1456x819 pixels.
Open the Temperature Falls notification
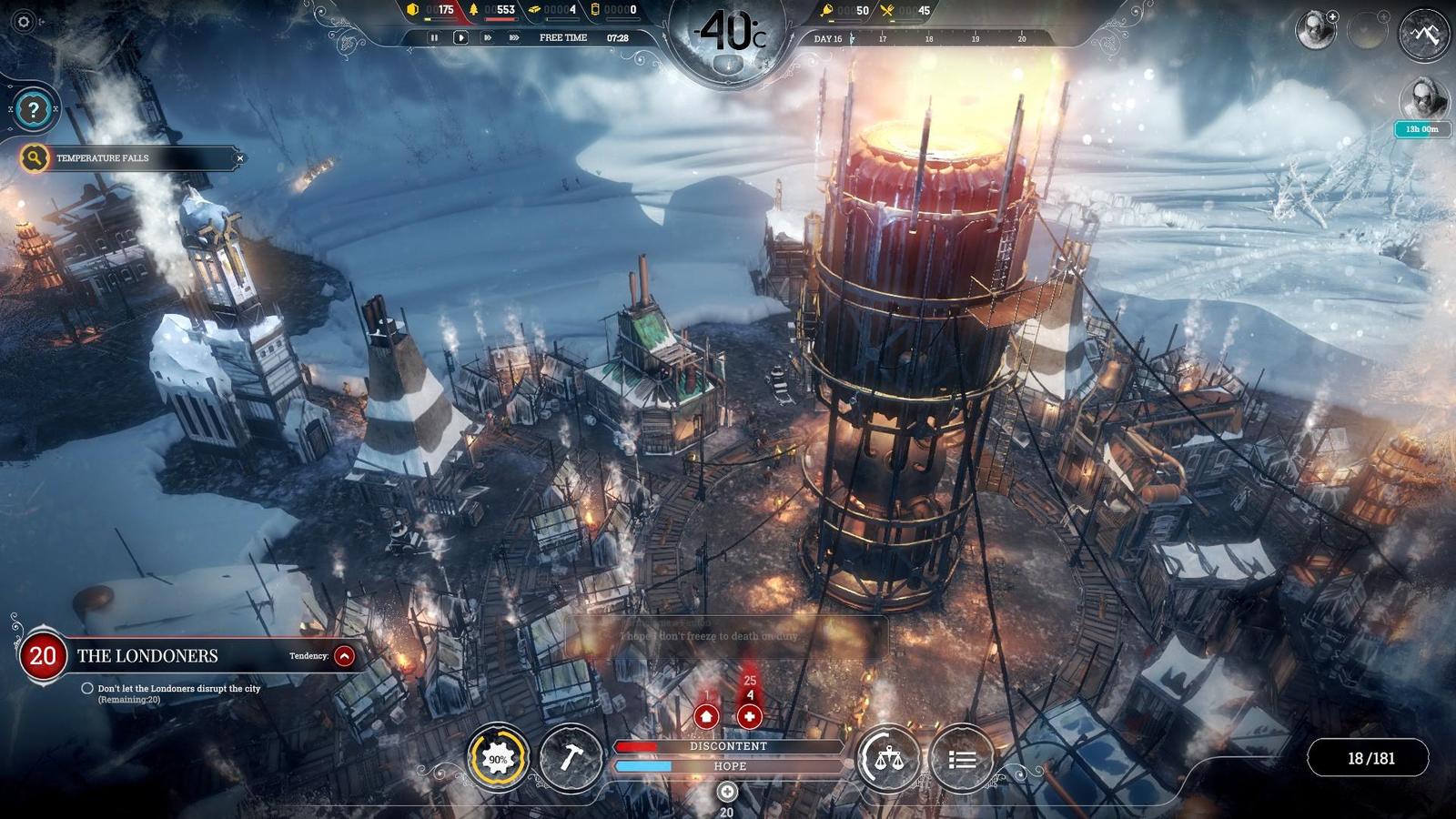click(103, 158)
